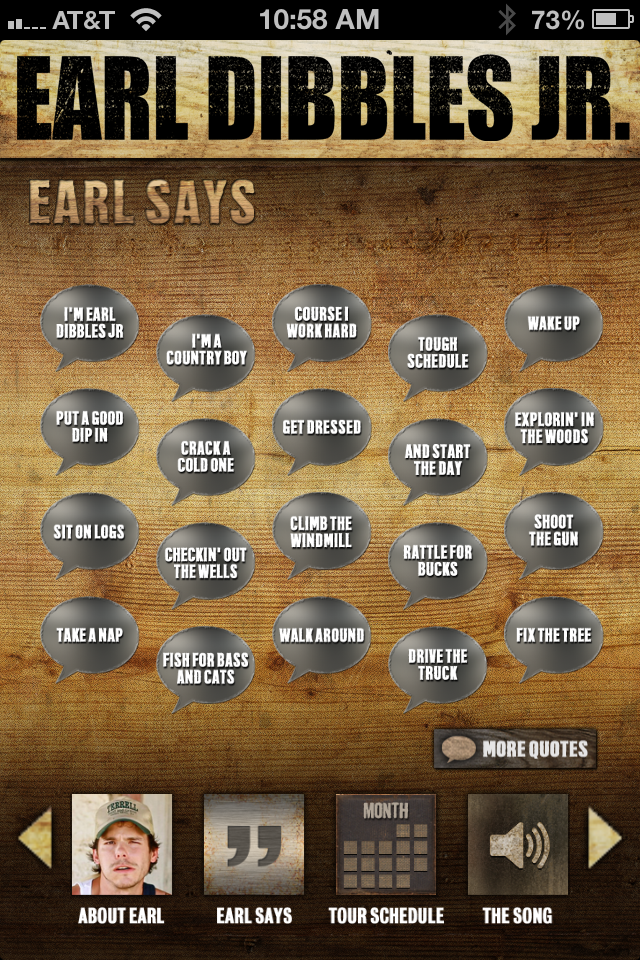Image resolution: width=640 pixels, height=960 pixels.
Task: Switch to the Tour Schedule tab
Action: (x=386, y=844)
